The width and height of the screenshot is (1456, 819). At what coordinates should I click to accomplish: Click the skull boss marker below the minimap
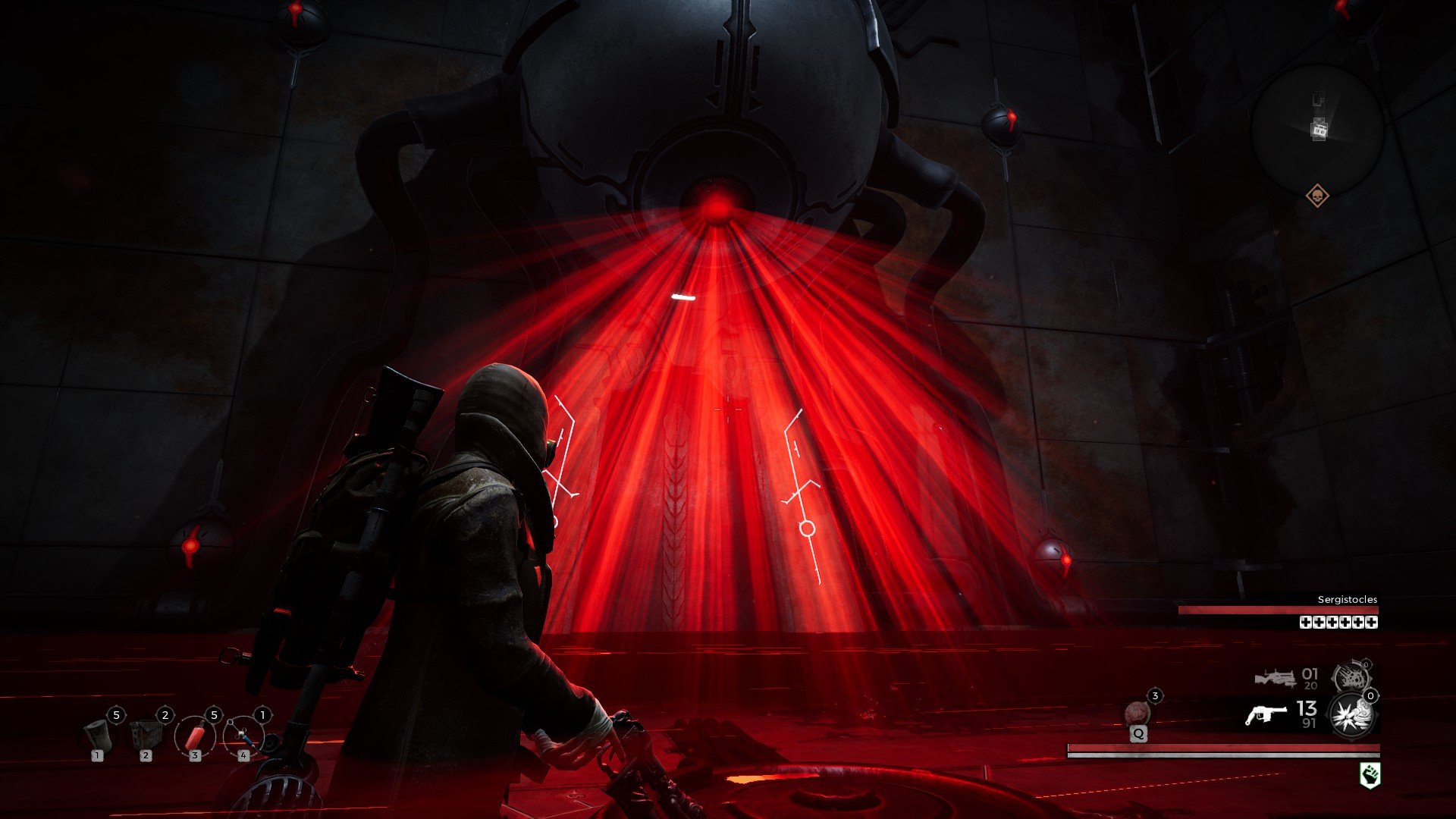click(x=1317, y=196)
